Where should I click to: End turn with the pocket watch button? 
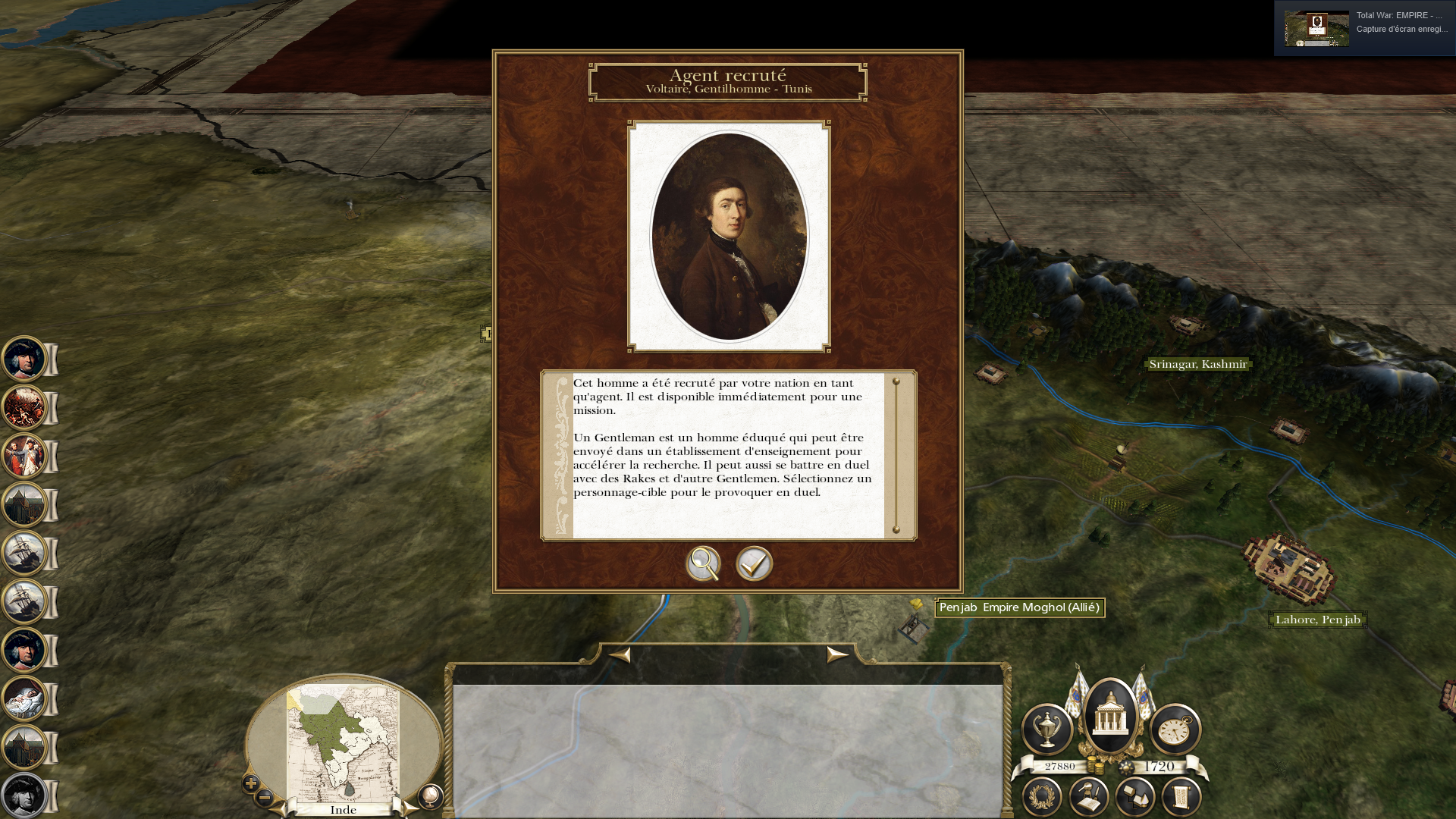click(1175, 730)
